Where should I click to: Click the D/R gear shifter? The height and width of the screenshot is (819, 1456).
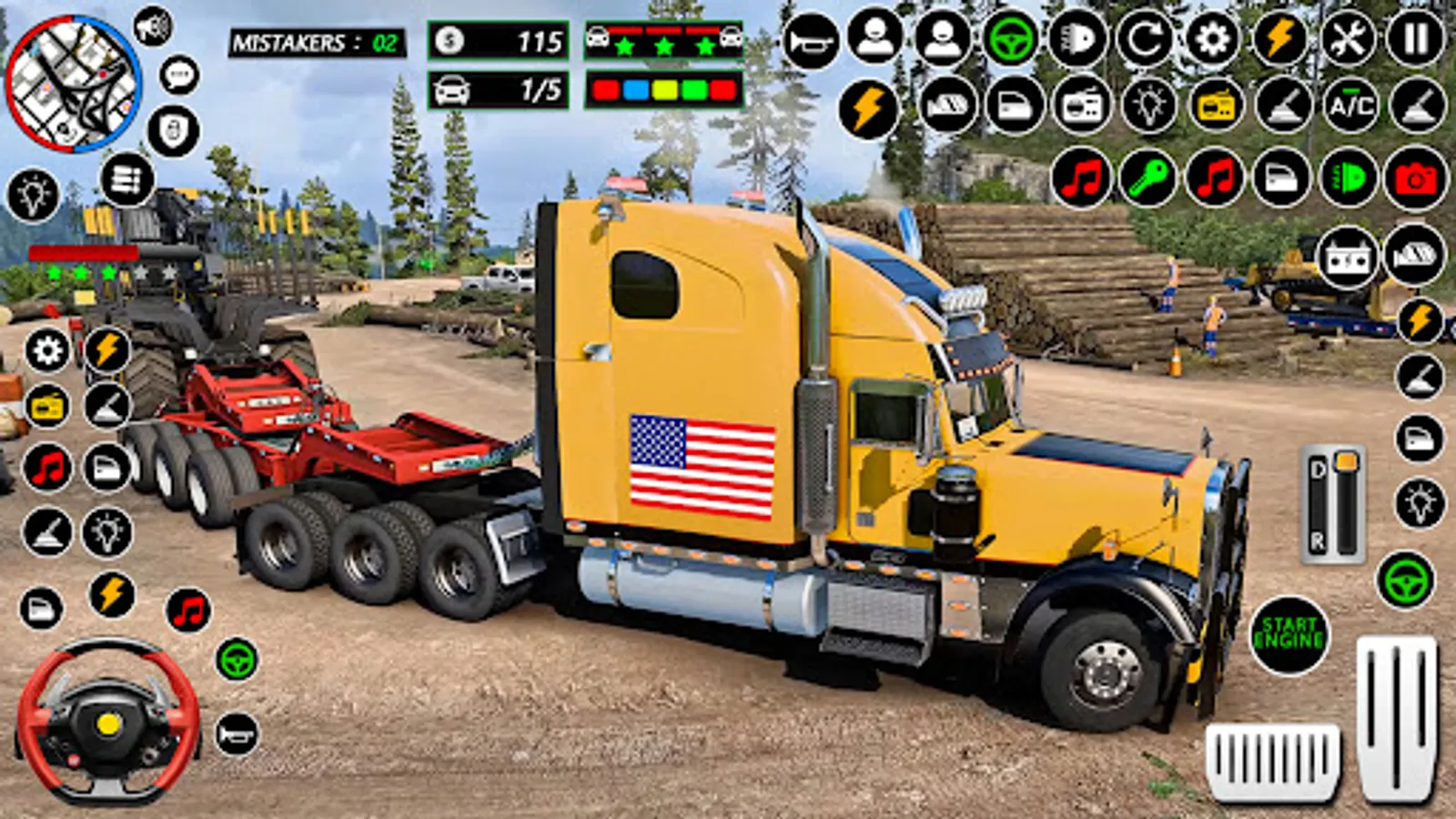tap(1332, 503)
